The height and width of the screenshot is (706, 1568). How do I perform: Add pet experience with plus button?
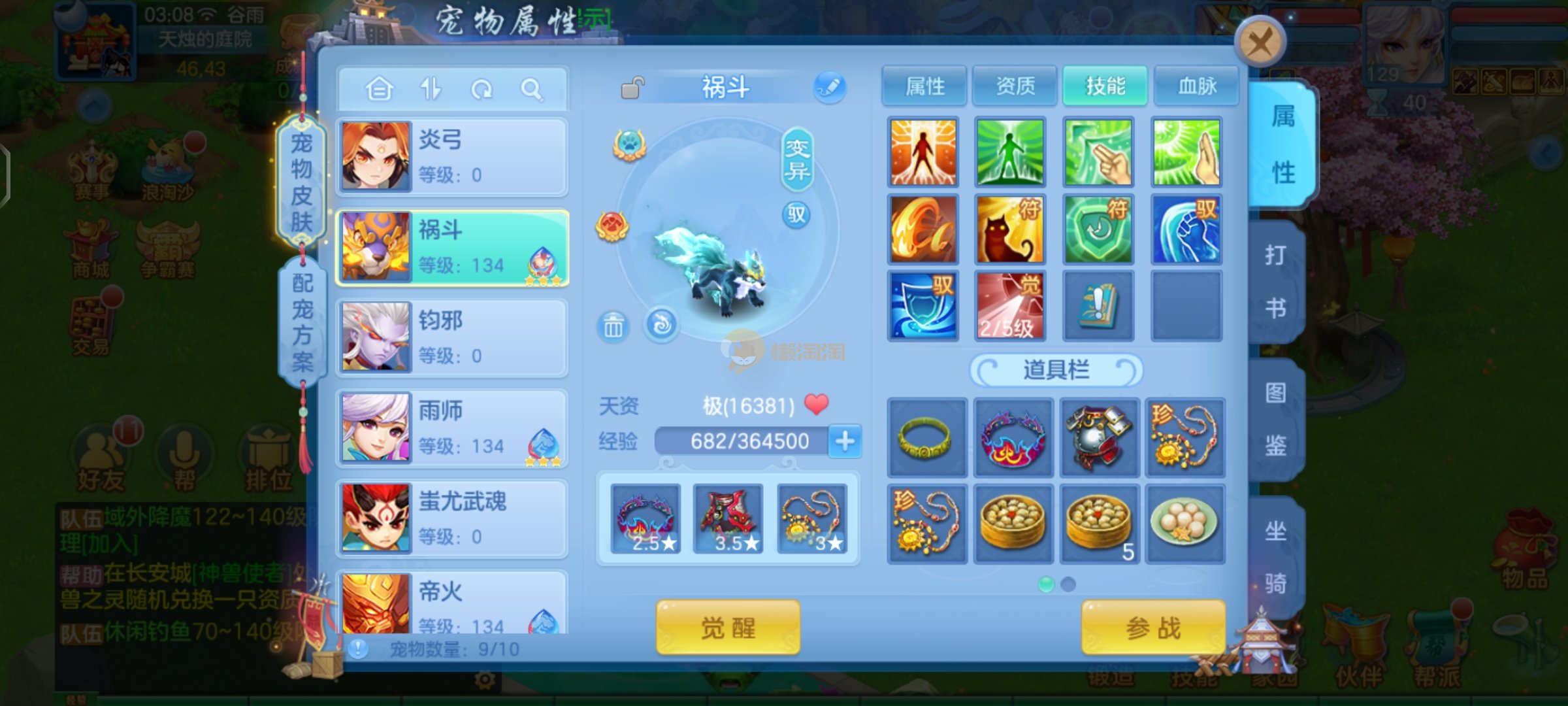point(845,441)
